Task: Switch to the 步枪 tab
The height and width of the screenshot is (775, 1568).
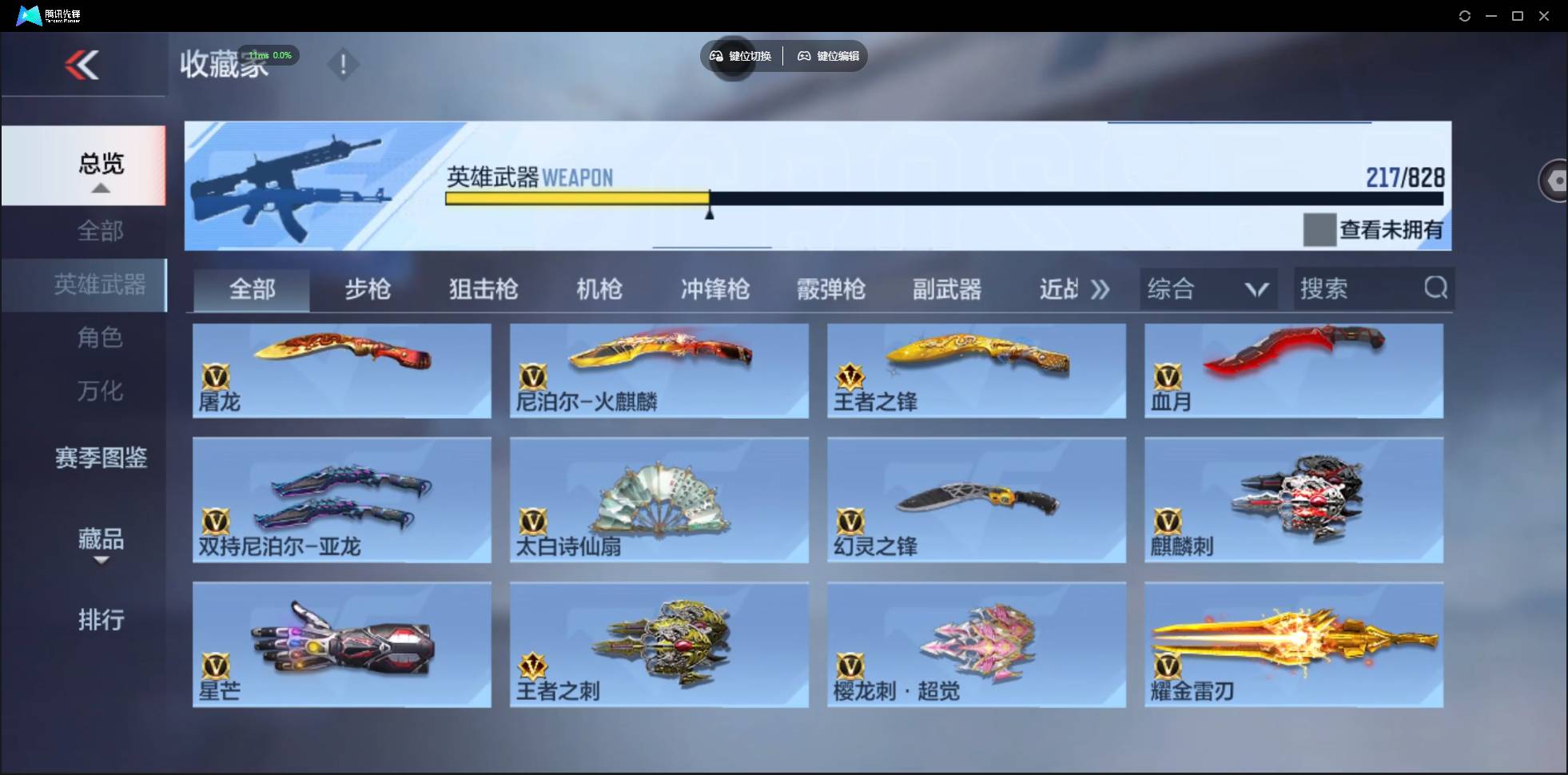Action: 368,289
